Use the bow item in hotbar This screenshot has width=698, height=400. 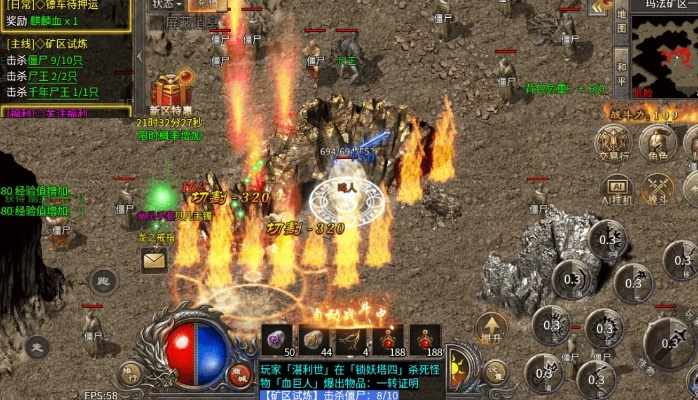(349, 338)
